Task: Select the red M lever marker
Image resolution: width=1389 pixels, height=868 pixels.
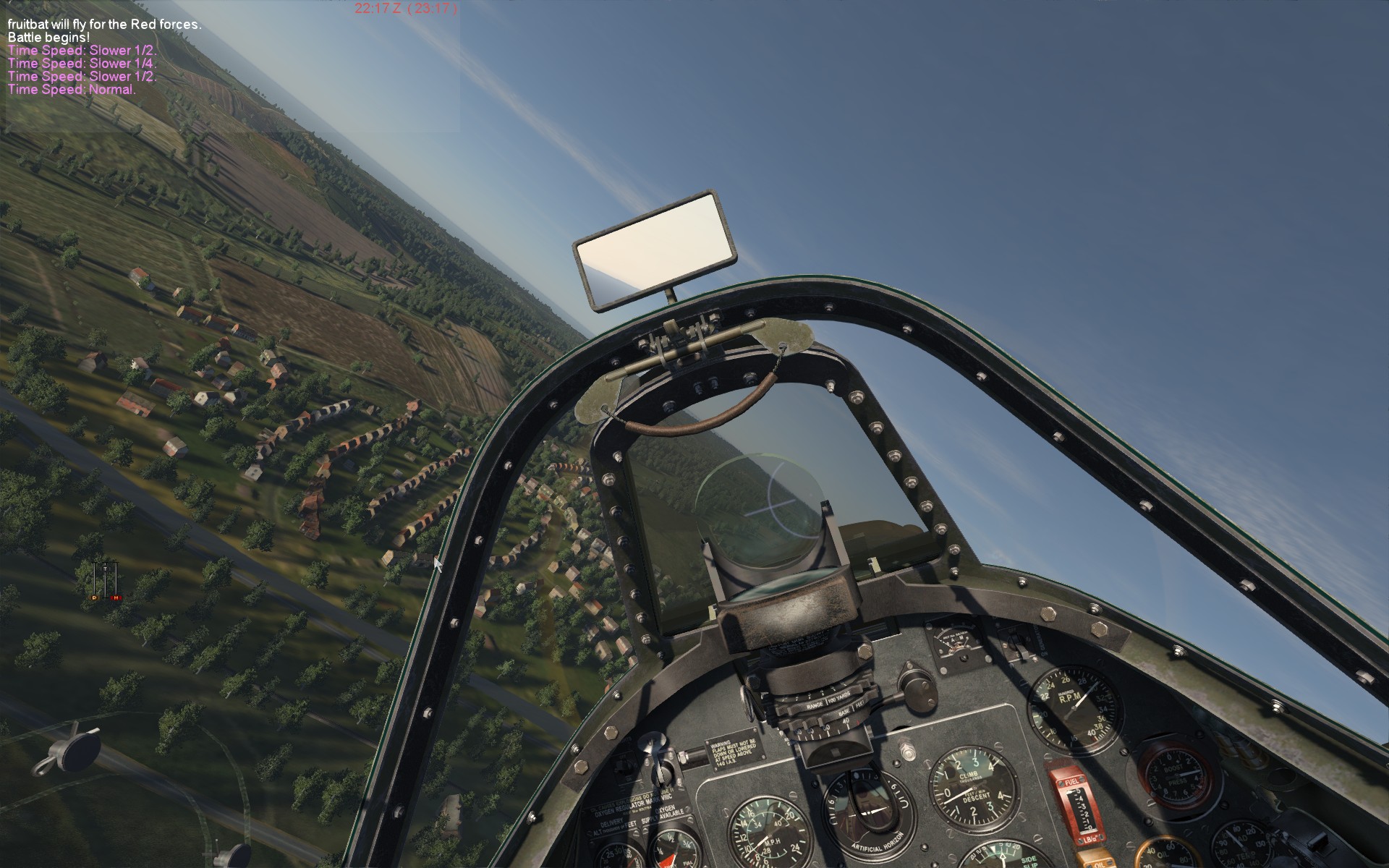Action: pos(115,597)
